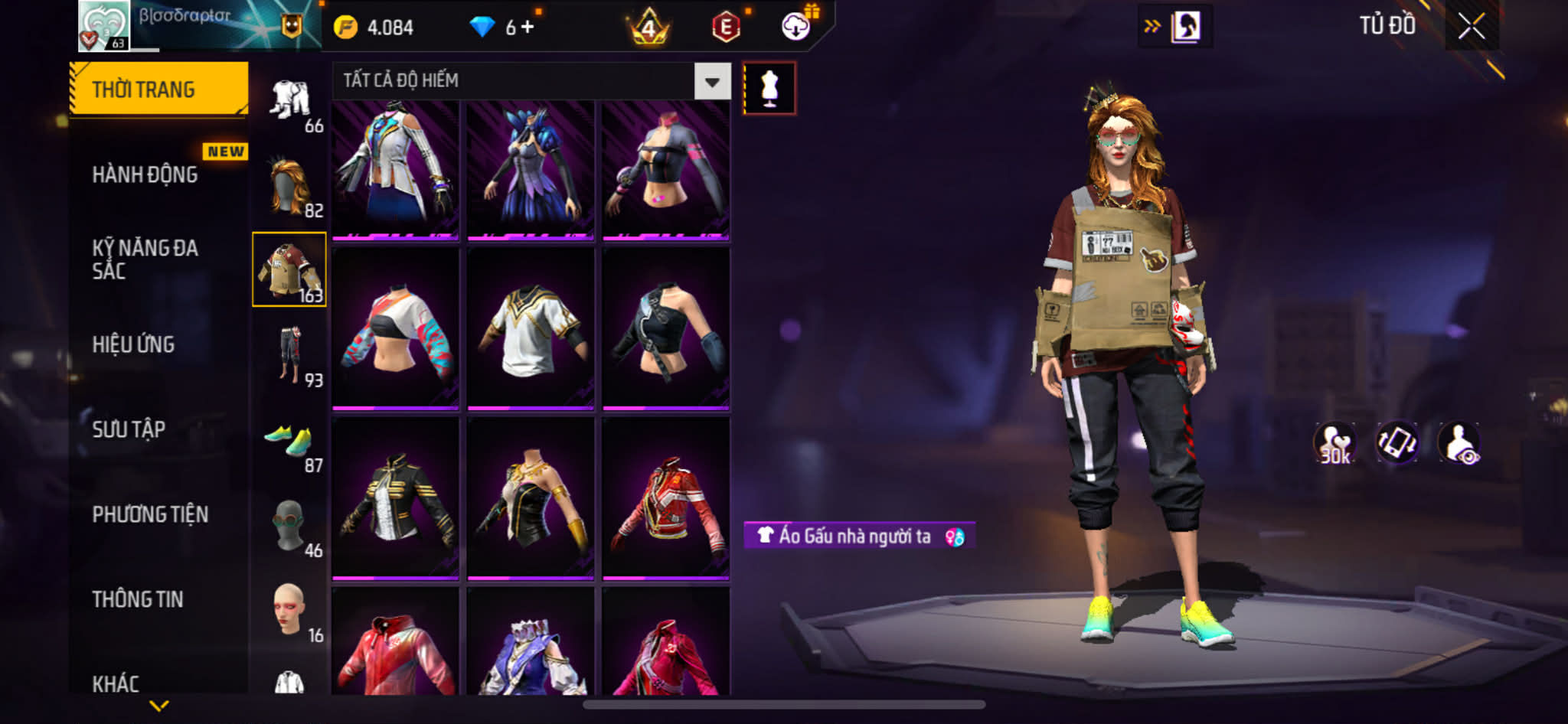Open the Tất Cả Độ Hiếm rarity dropdown
Screen dimensions: 1568x724
712,81
